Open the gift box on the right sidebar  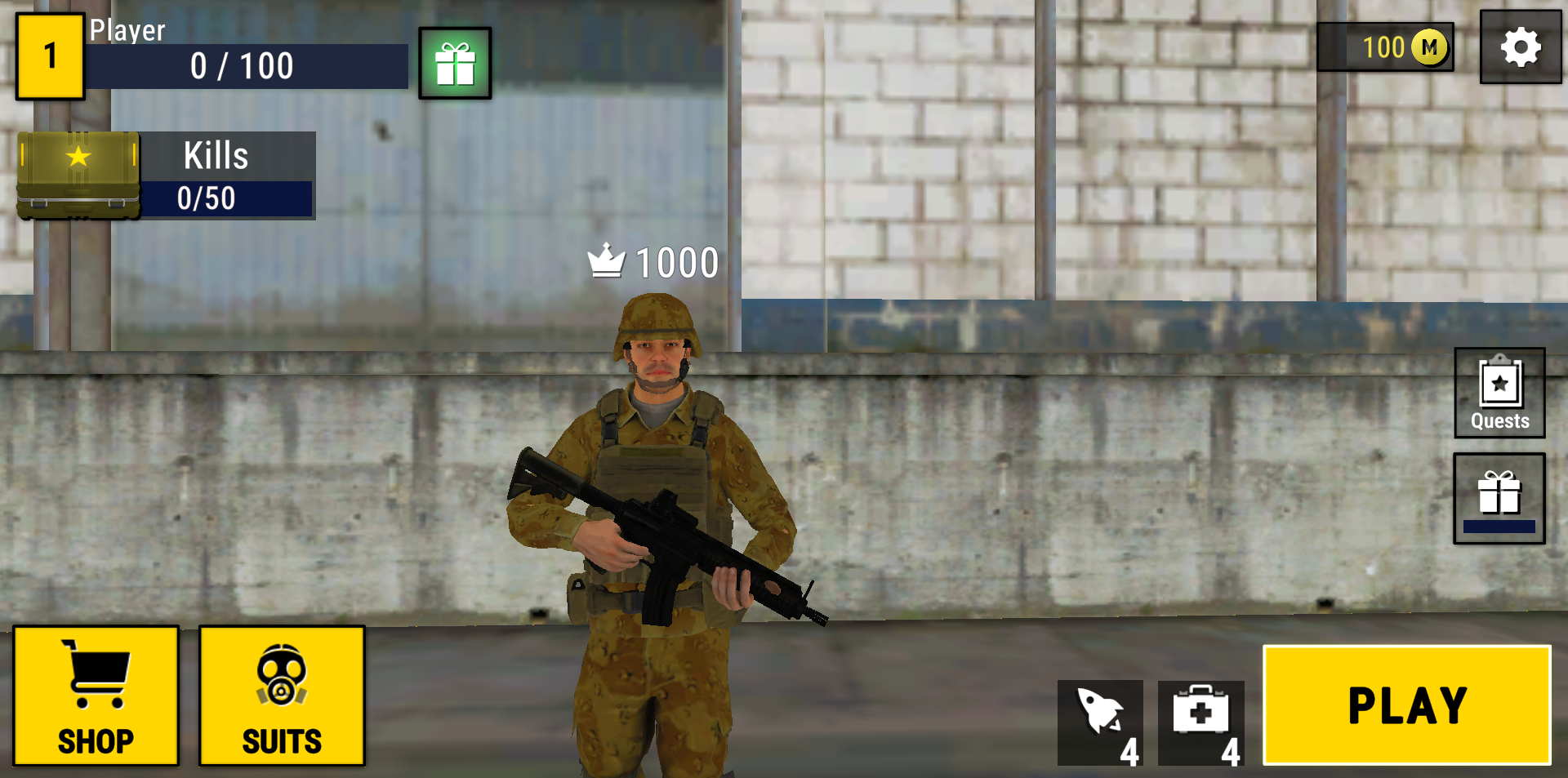(x=1499, y=498)
